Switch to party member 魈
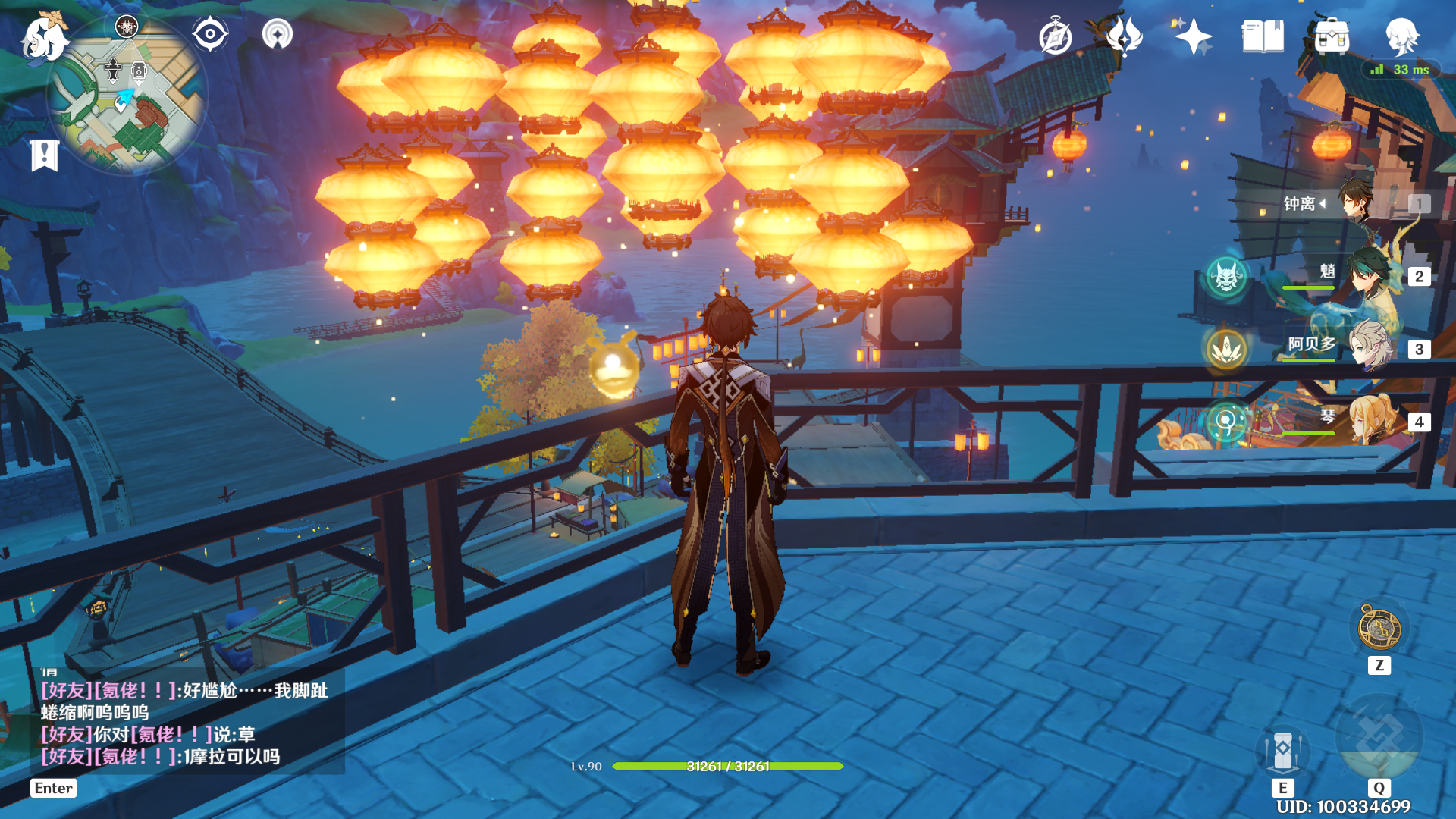The width and height of the screenshot is (1456, 819). [x=1370, y=276]
